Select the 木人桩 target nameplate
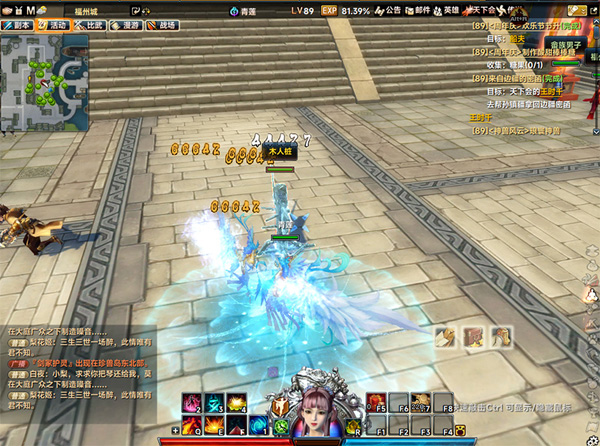600x446 pixels. (280, 152)
